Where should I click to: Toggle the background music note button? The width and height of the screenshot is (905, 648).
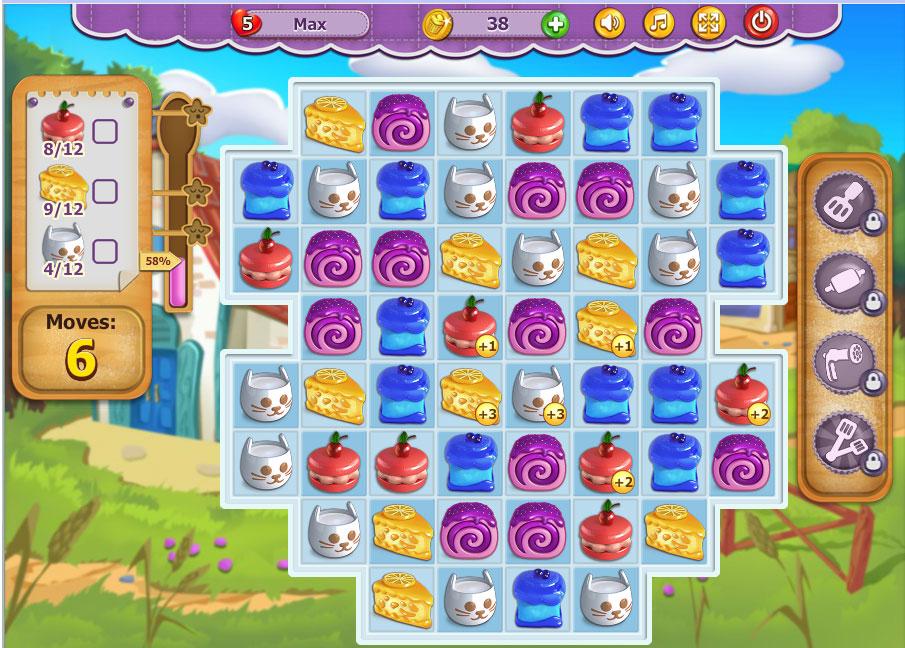pyautogui.click(x=657, y=23)
